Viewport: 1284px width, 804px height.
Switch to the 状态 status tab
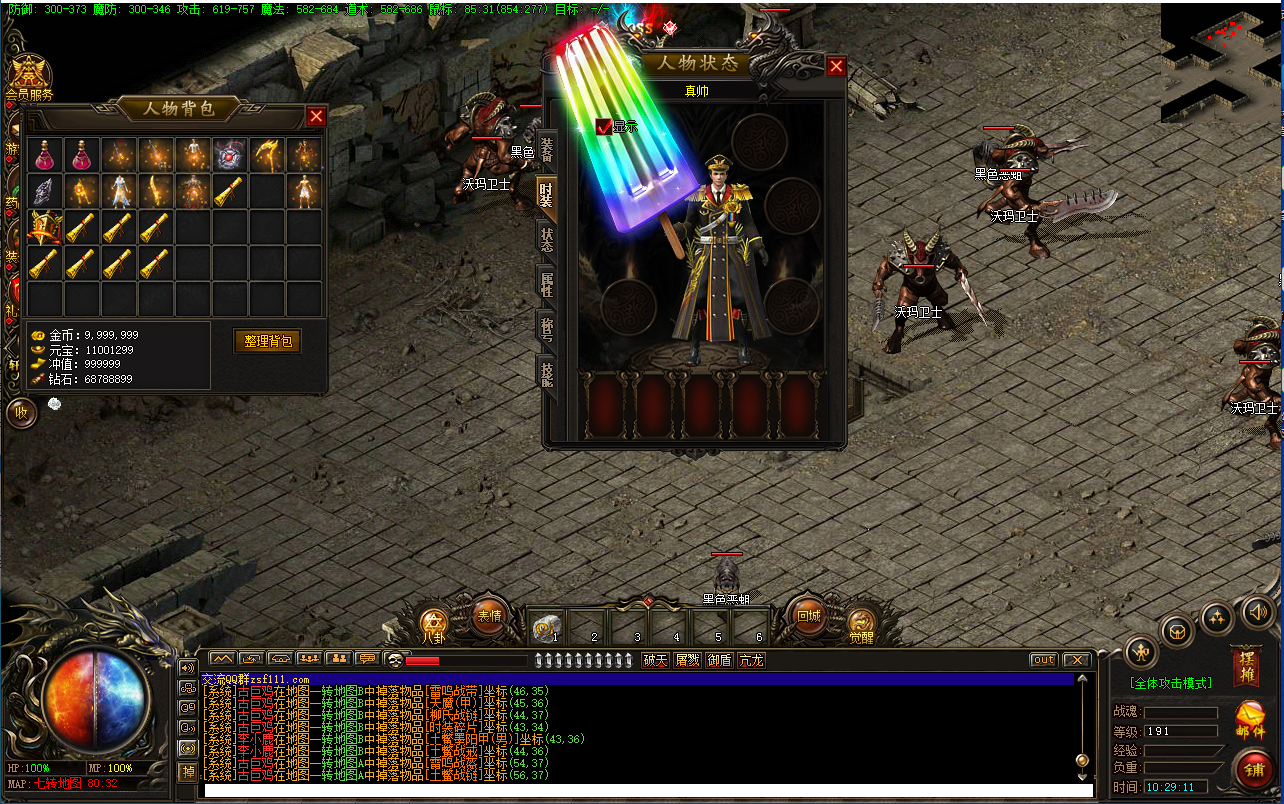click(547, 240)
